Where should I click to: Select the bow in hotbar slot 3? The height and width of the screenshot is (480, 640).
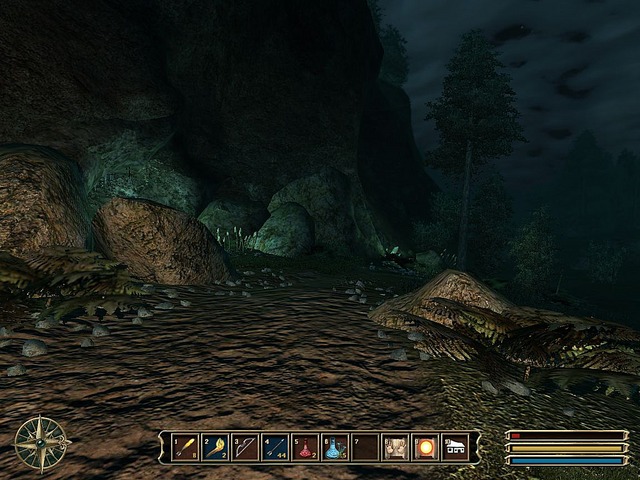point(246,446)
